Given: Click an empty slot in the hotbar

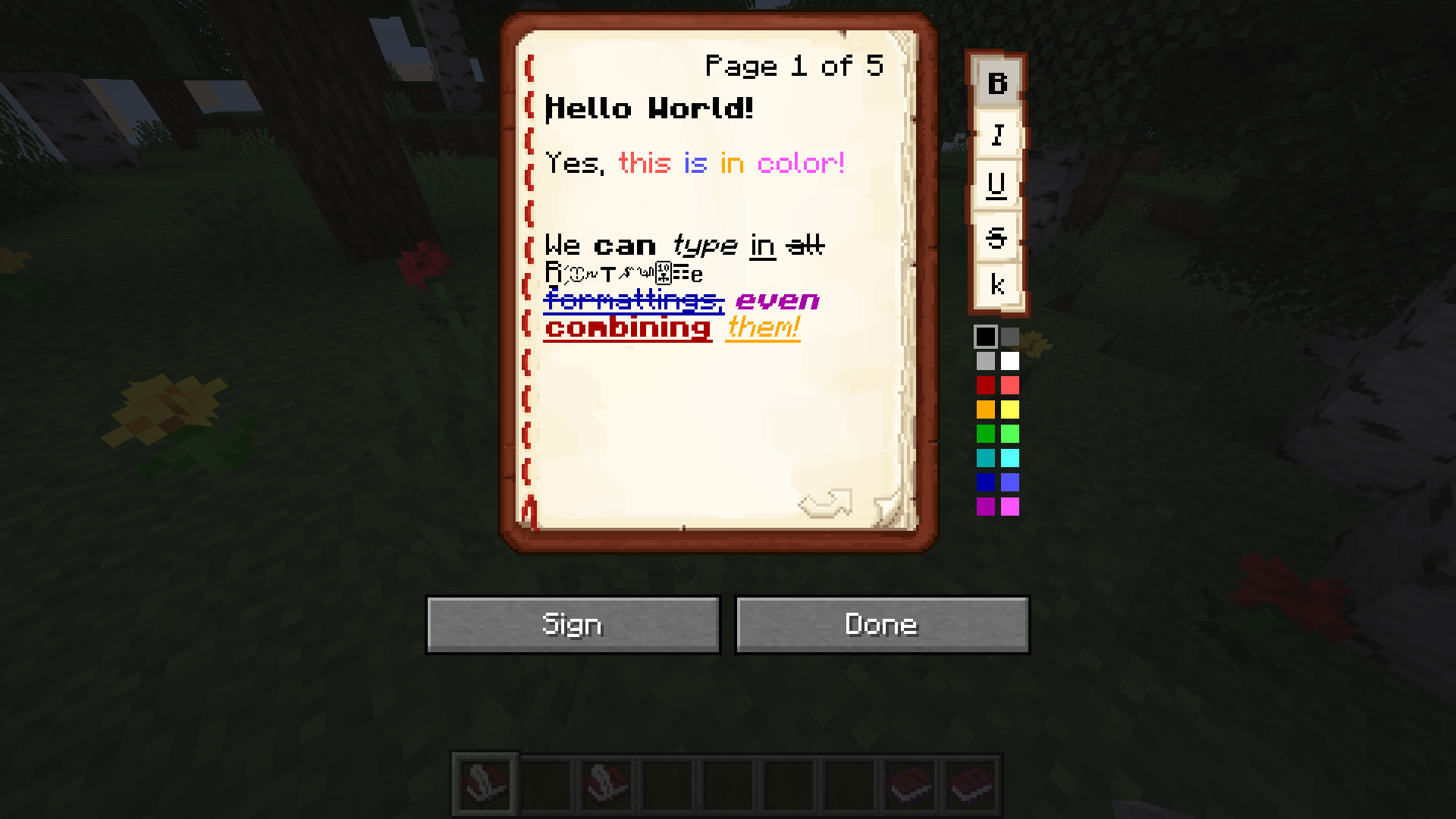Looking at the screenshot, I should tap(729, 783).
